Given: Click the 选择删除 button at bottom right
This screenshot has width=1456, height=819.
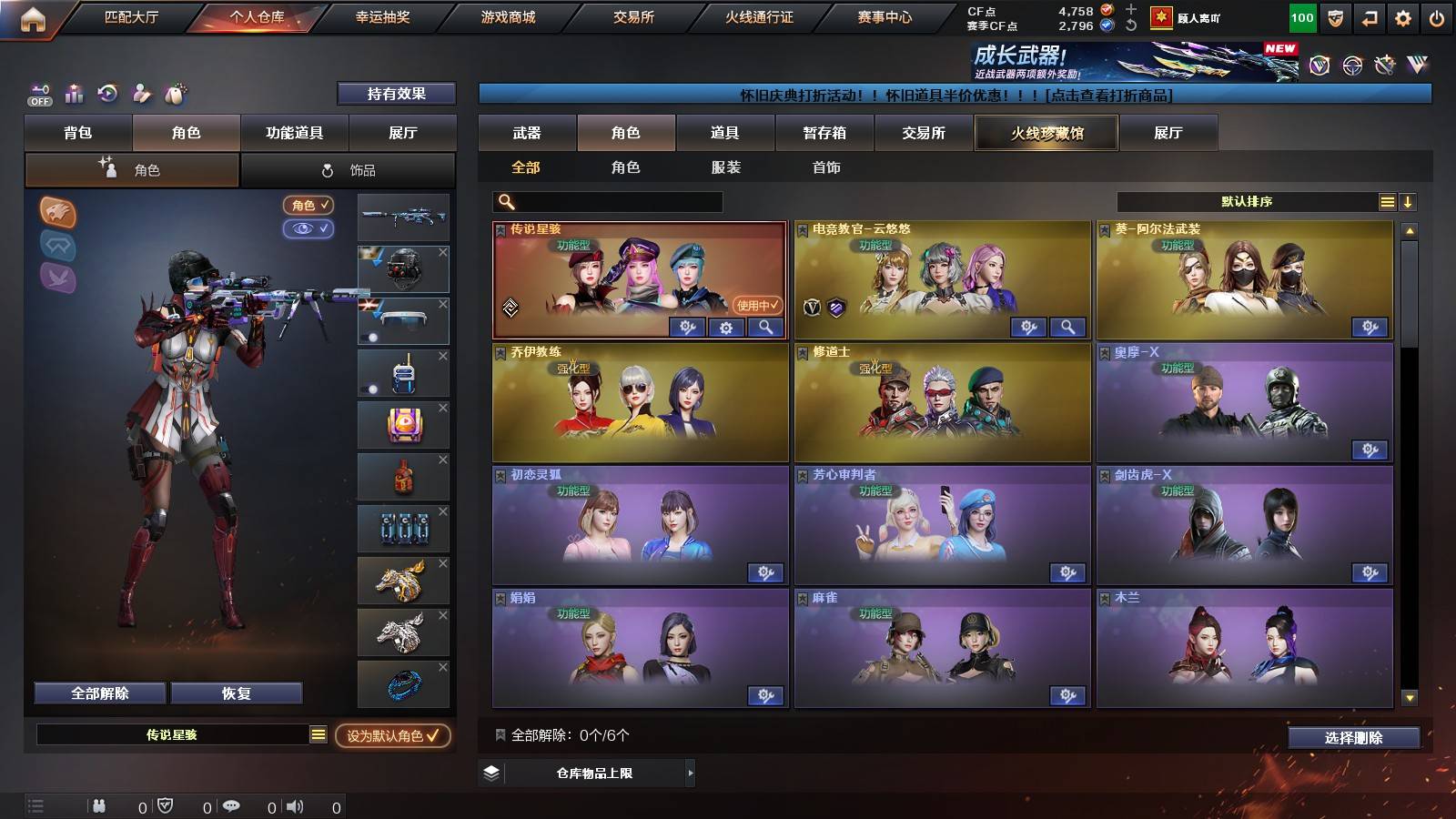Looking at the screenshot, I should (1353, 738).
